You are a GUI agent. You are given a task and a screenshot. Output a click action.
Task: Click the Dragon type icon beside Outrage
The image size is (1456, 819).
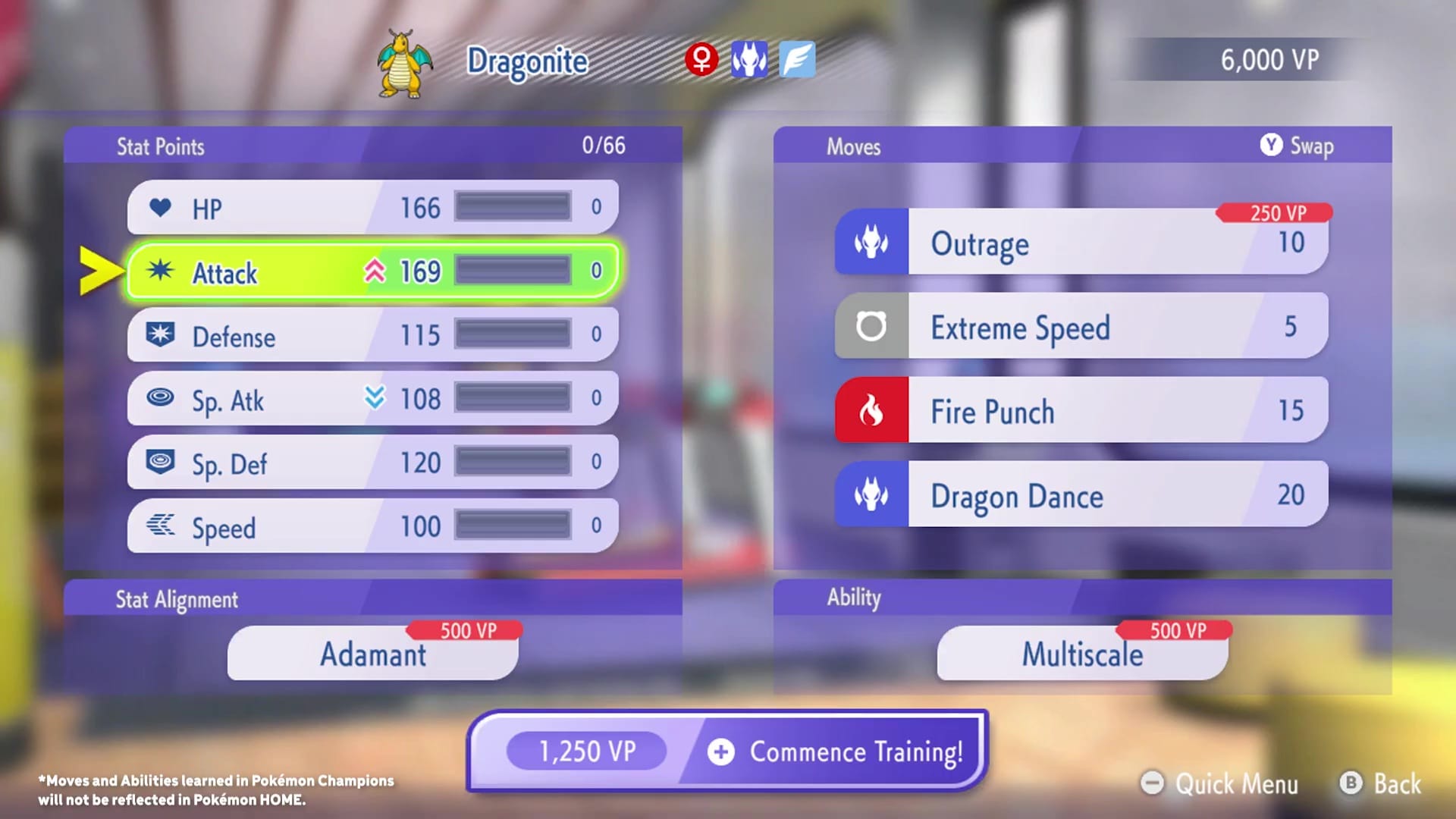[871, 243]
